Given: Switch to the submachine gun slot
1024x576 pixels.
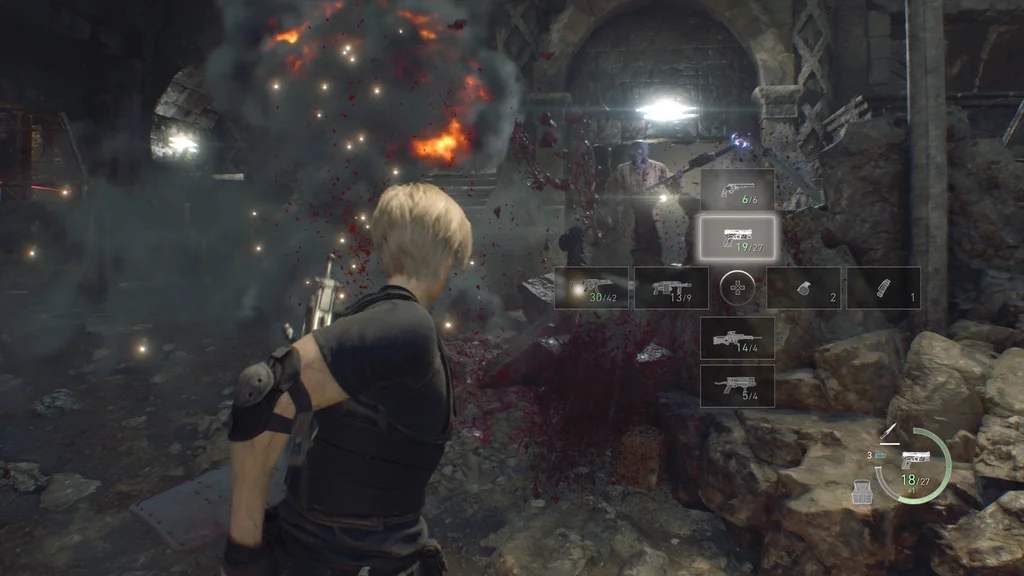Looking at the screenshot, I should pyautogui.click(x=591, y=288).
